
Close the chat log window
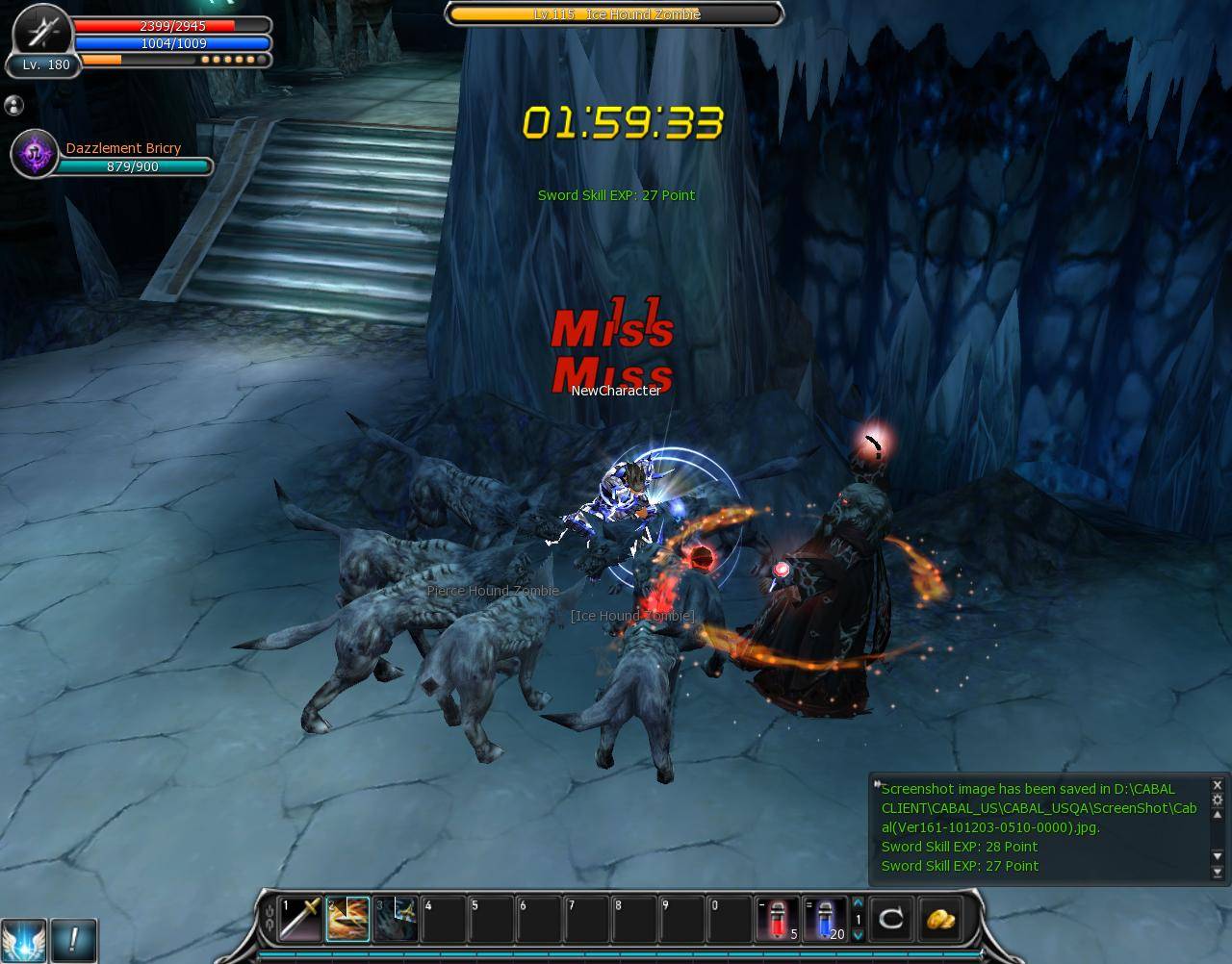1217,785
